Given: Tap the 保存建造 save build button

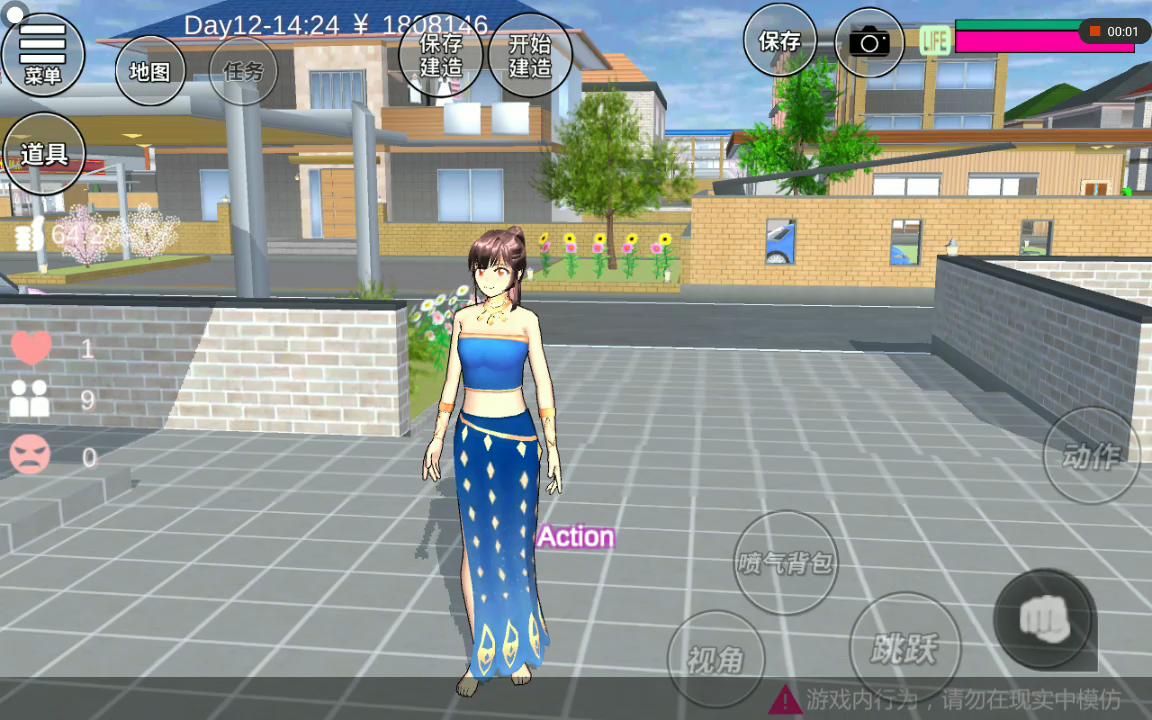Looking at the screenshot, I should point(440,55).
